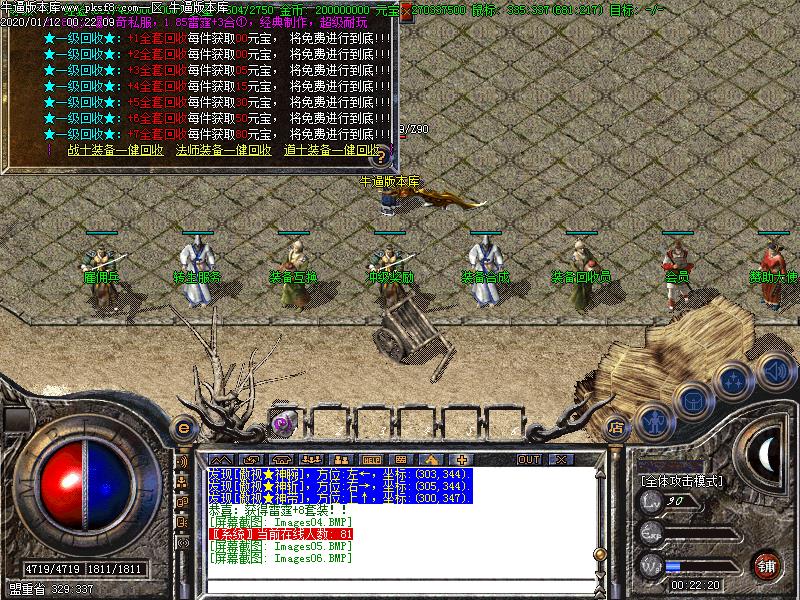Select the mage gear one-key recycle link
This screenshot has width=800, height=600.
click(223, 150)
